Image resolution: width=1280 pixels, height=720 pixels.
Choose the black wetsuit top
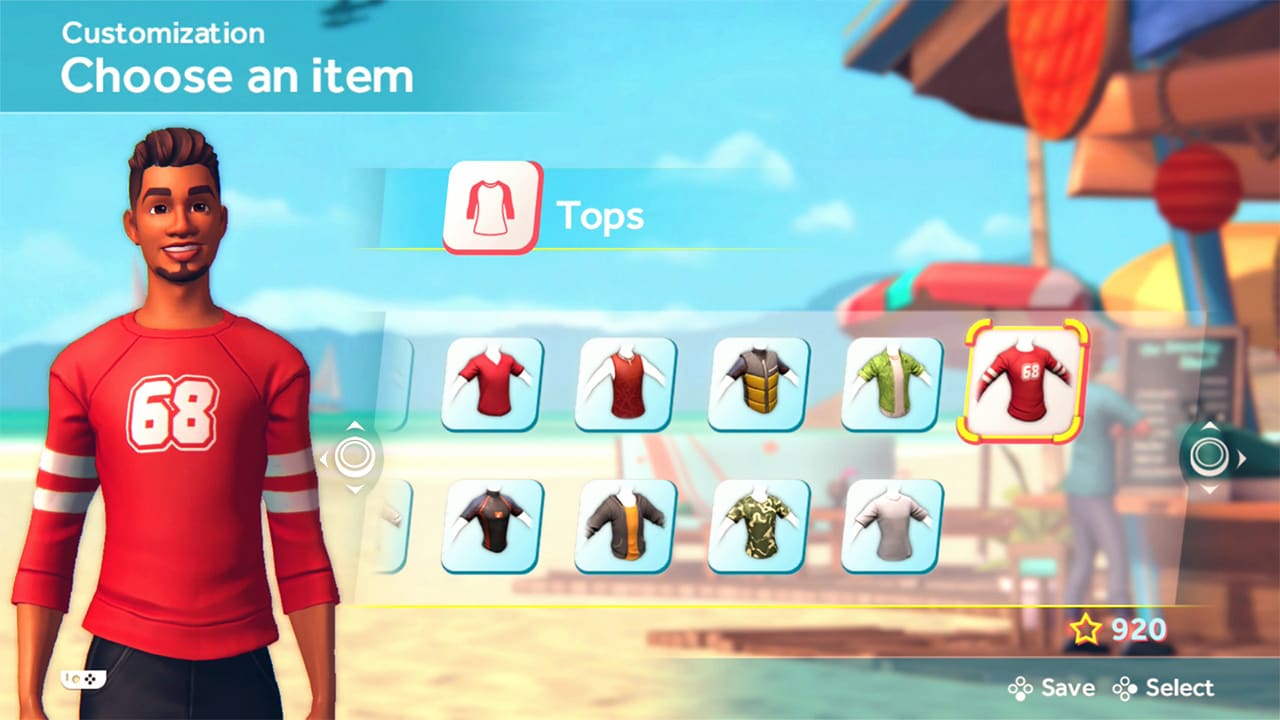click(491, 525)
